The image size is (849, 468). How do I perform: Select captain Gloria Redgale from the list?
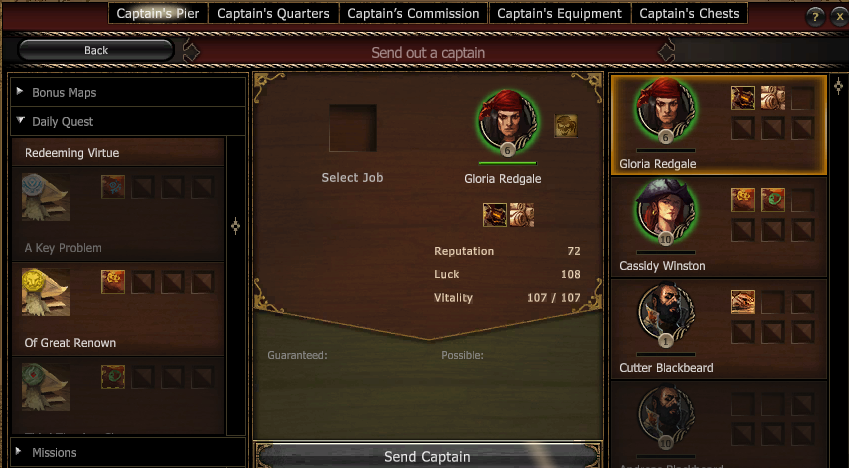[718, 125]
